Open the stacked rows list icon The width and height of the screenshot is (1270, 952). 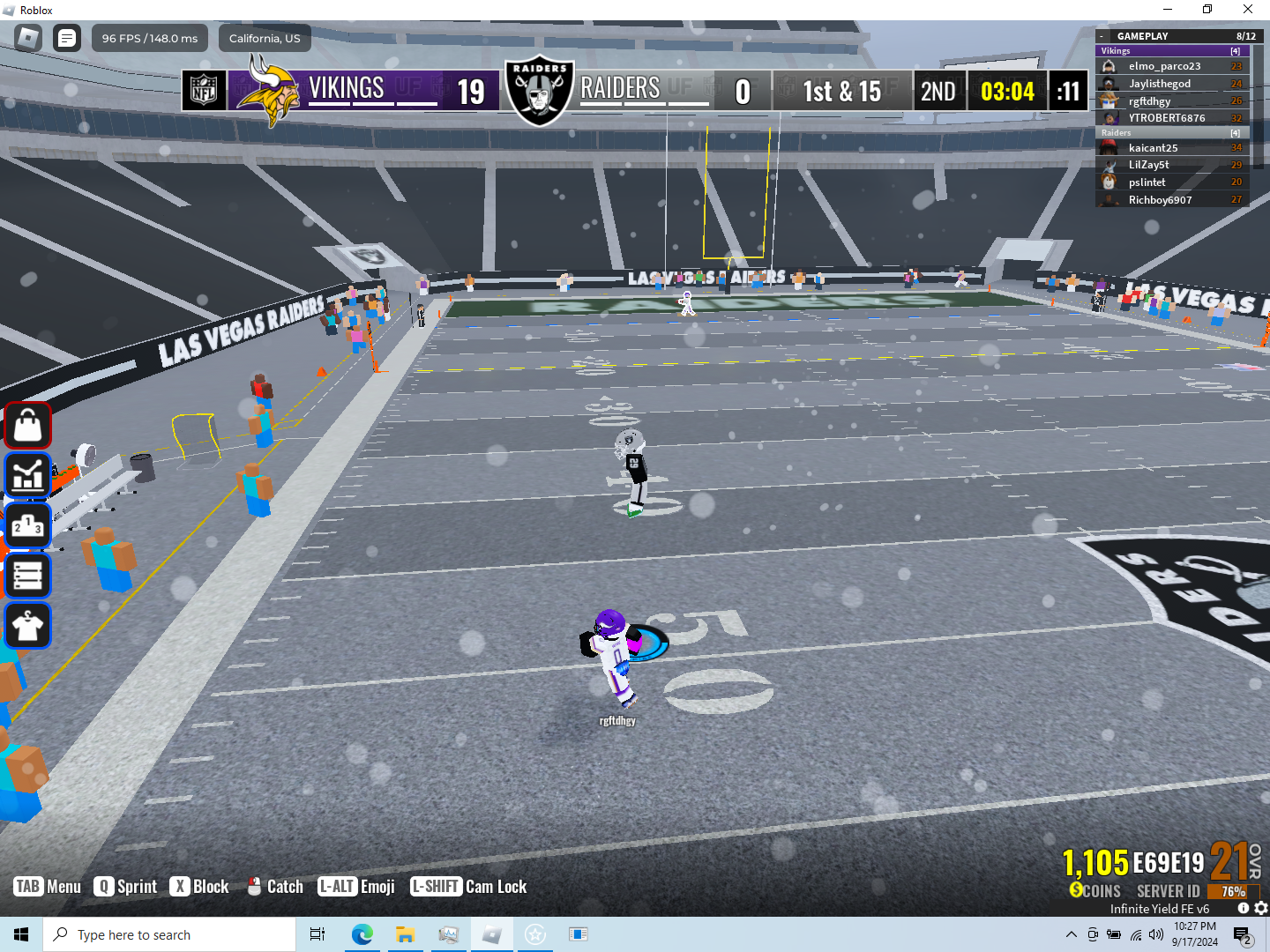[x=28, y=576]
